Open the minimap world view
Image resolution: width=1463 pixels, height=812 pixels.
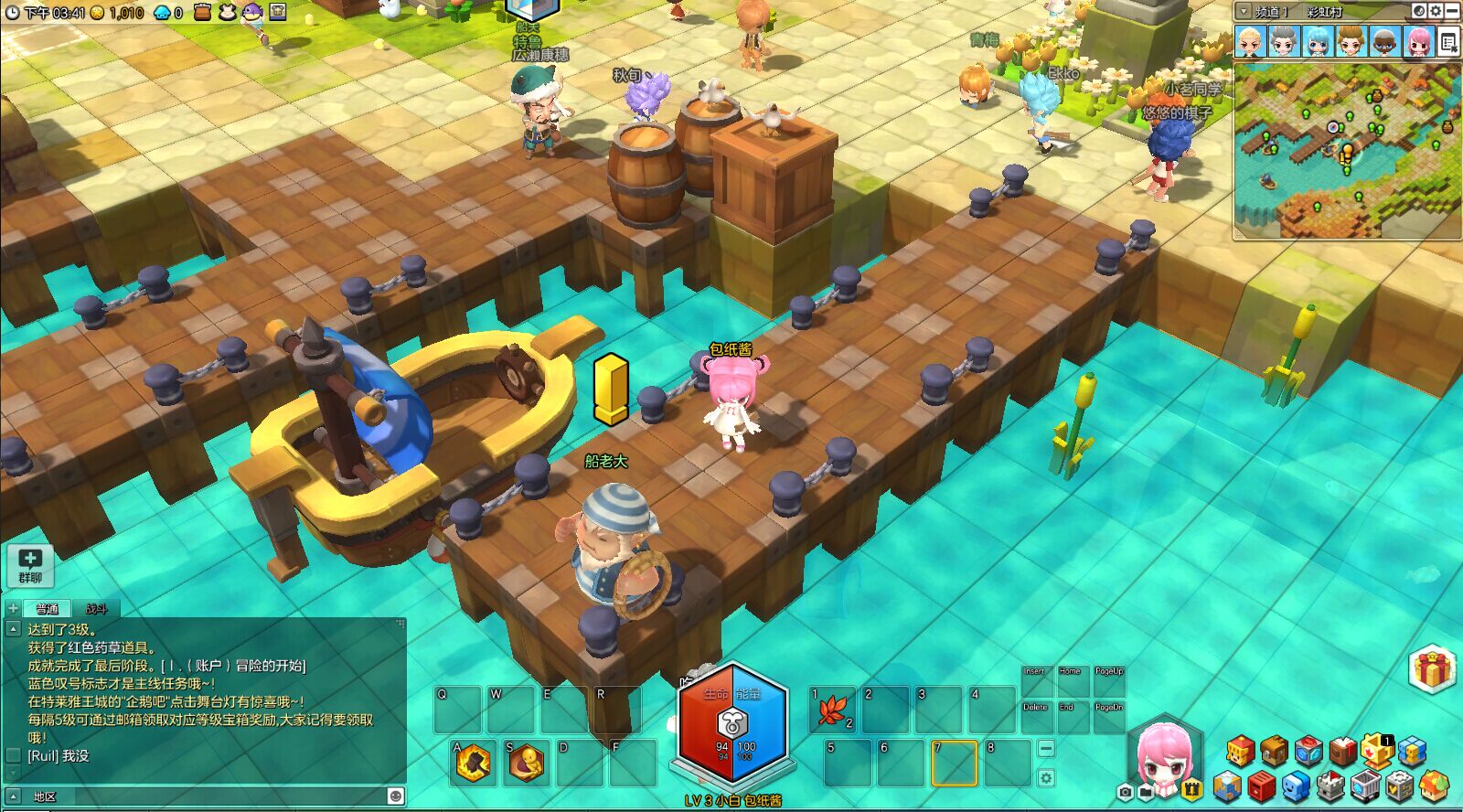pyautogui.click(x=1419, y=11)
